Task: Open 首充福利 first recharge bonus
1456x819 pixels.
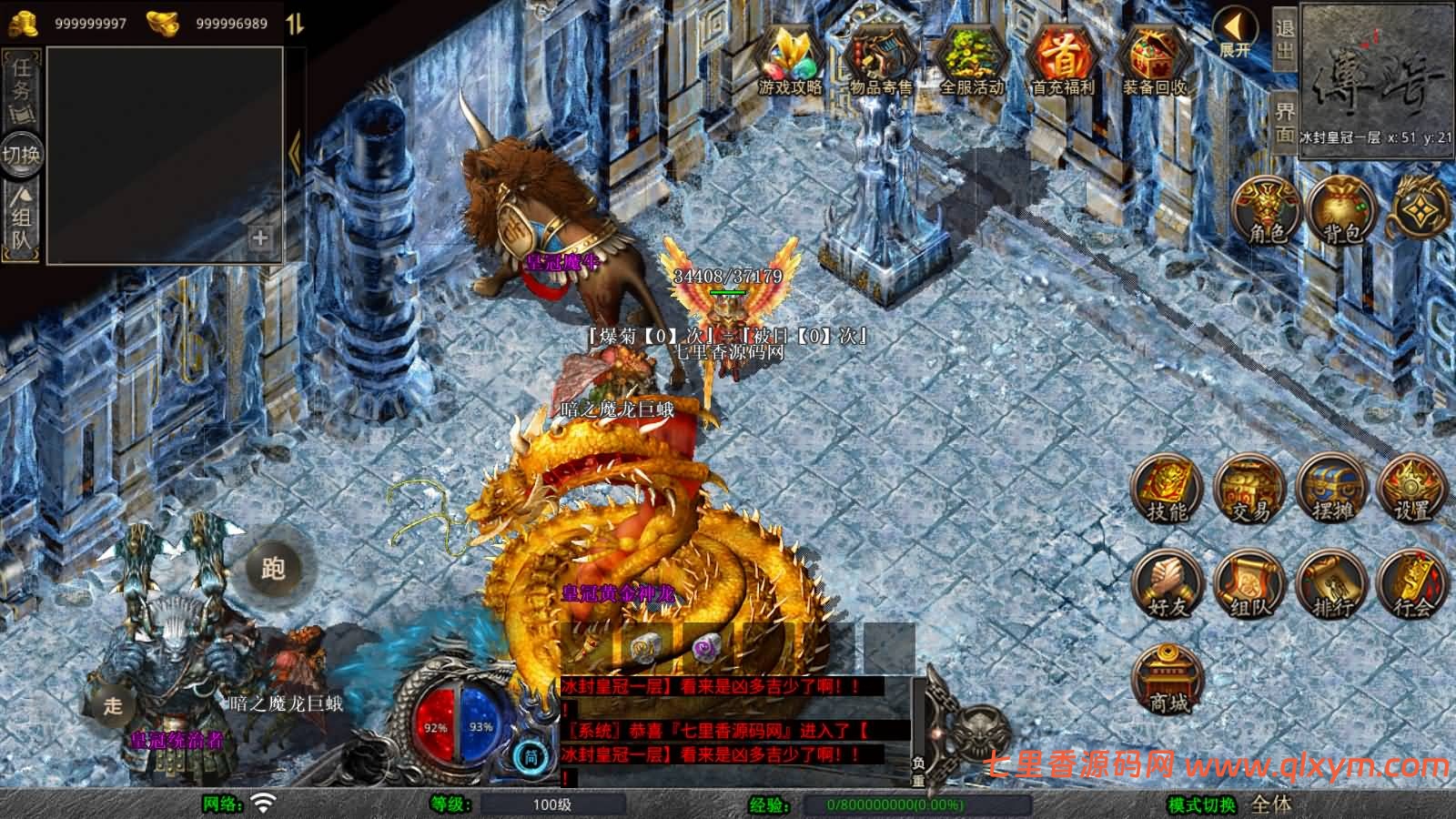Action: point(1062,60)
